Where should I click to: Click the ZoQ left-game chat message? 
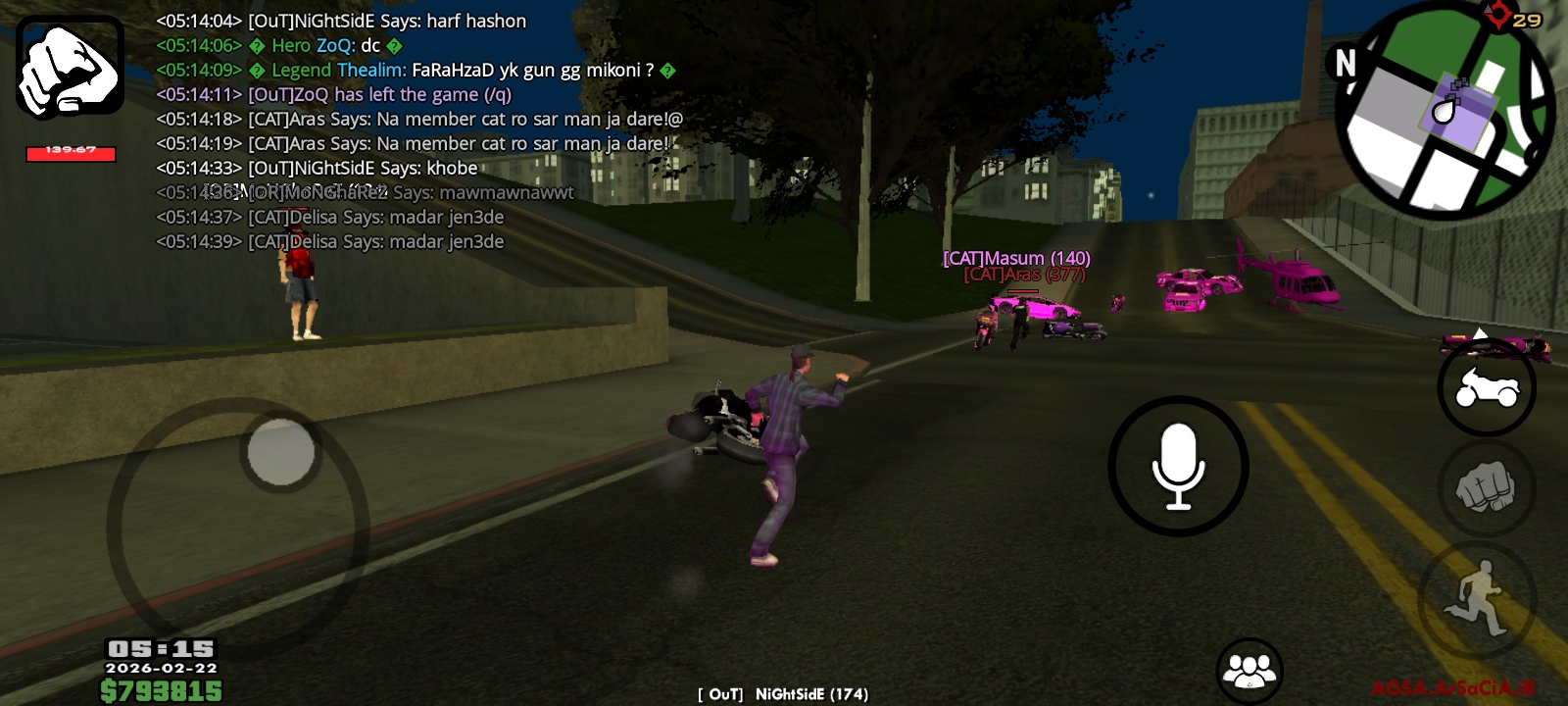click(333, 94)
